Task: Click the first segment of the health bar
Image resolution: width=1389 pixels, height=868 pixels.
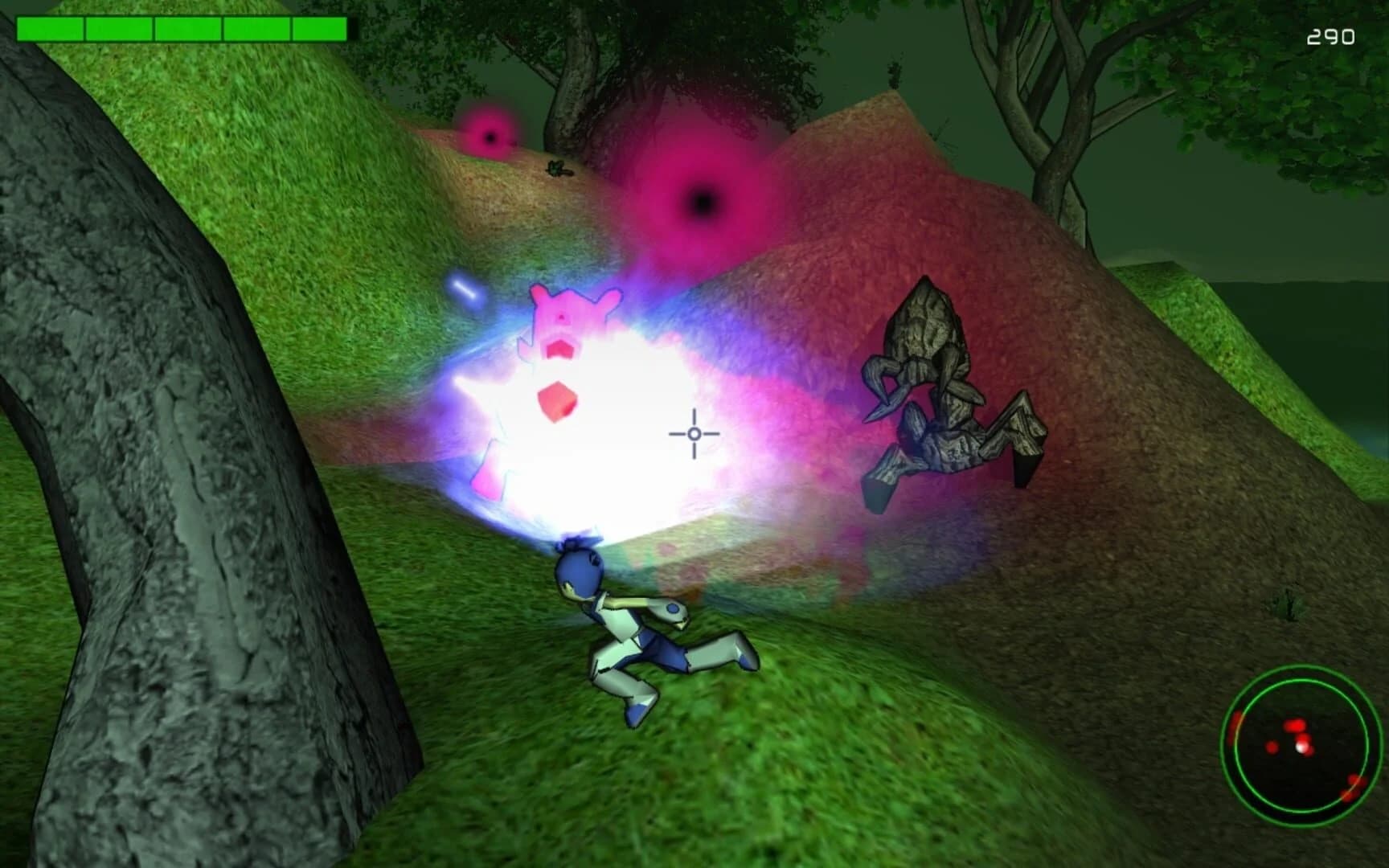Action: point(51,28)
